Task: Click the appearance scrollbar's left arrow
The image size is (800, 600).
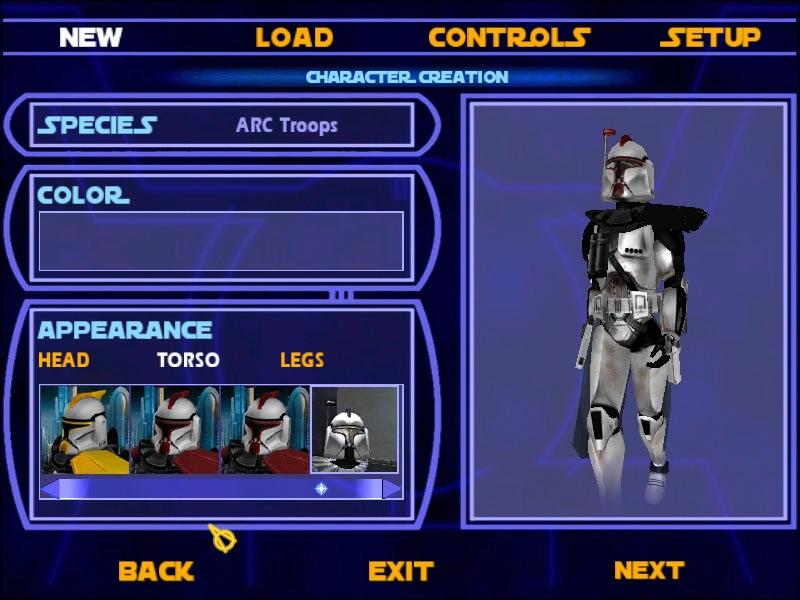Action: (x=50, y=489)
